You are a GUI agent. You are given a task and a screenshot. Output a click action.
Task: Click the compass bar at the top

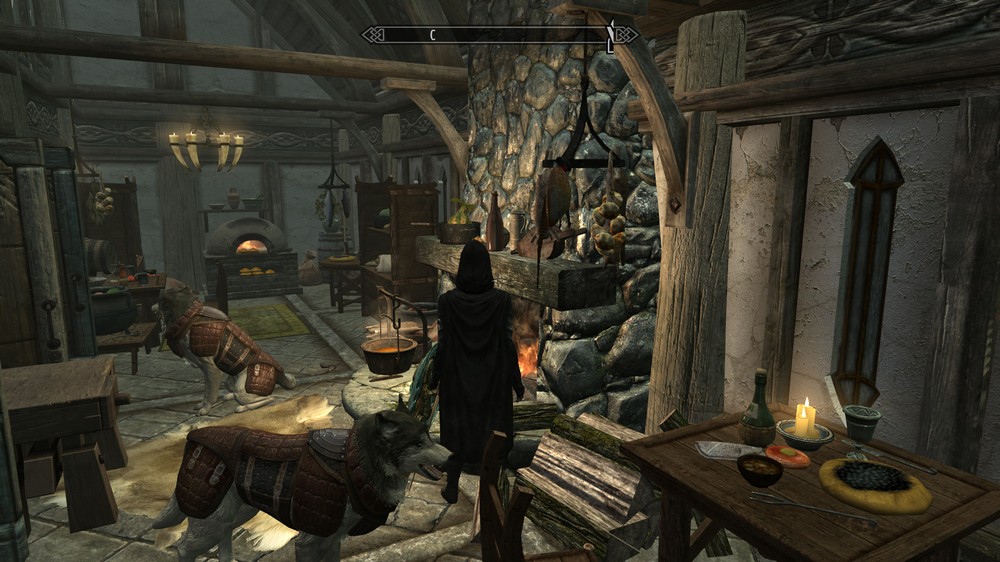tap(498, 35)
